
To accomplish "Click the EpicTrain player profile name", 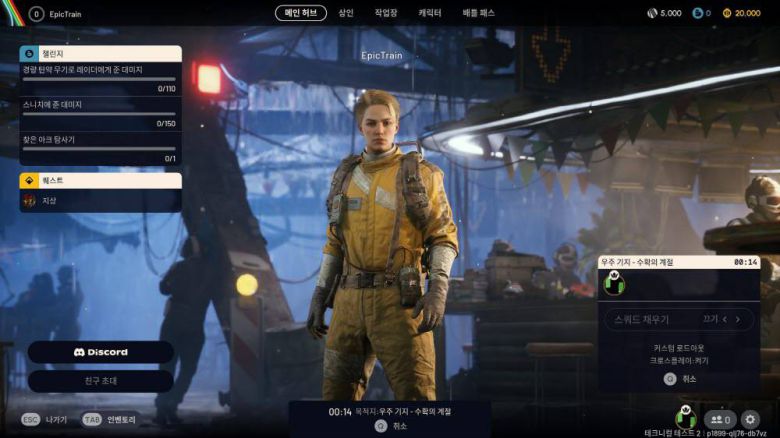I will click(65, 14).
